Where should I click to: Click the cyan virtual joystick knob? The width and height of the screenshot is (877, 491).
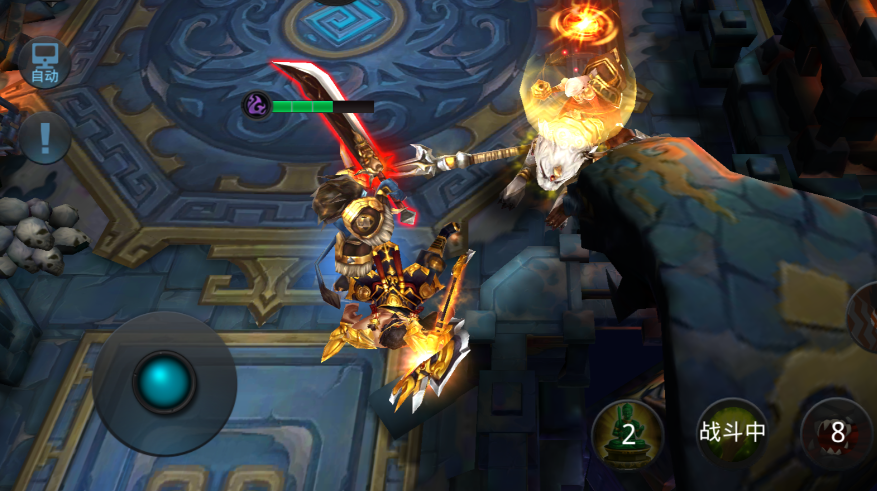(x=164, y=382)
